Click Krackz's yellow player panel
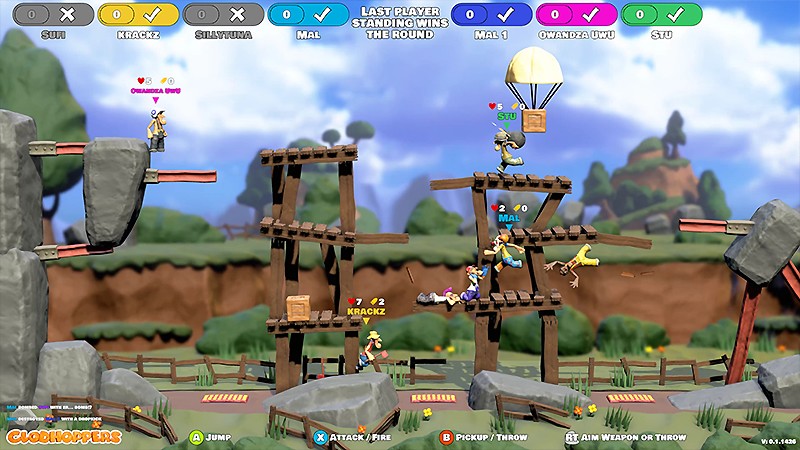The width and height of the screenshot is (800, 450). coord(138,15)
